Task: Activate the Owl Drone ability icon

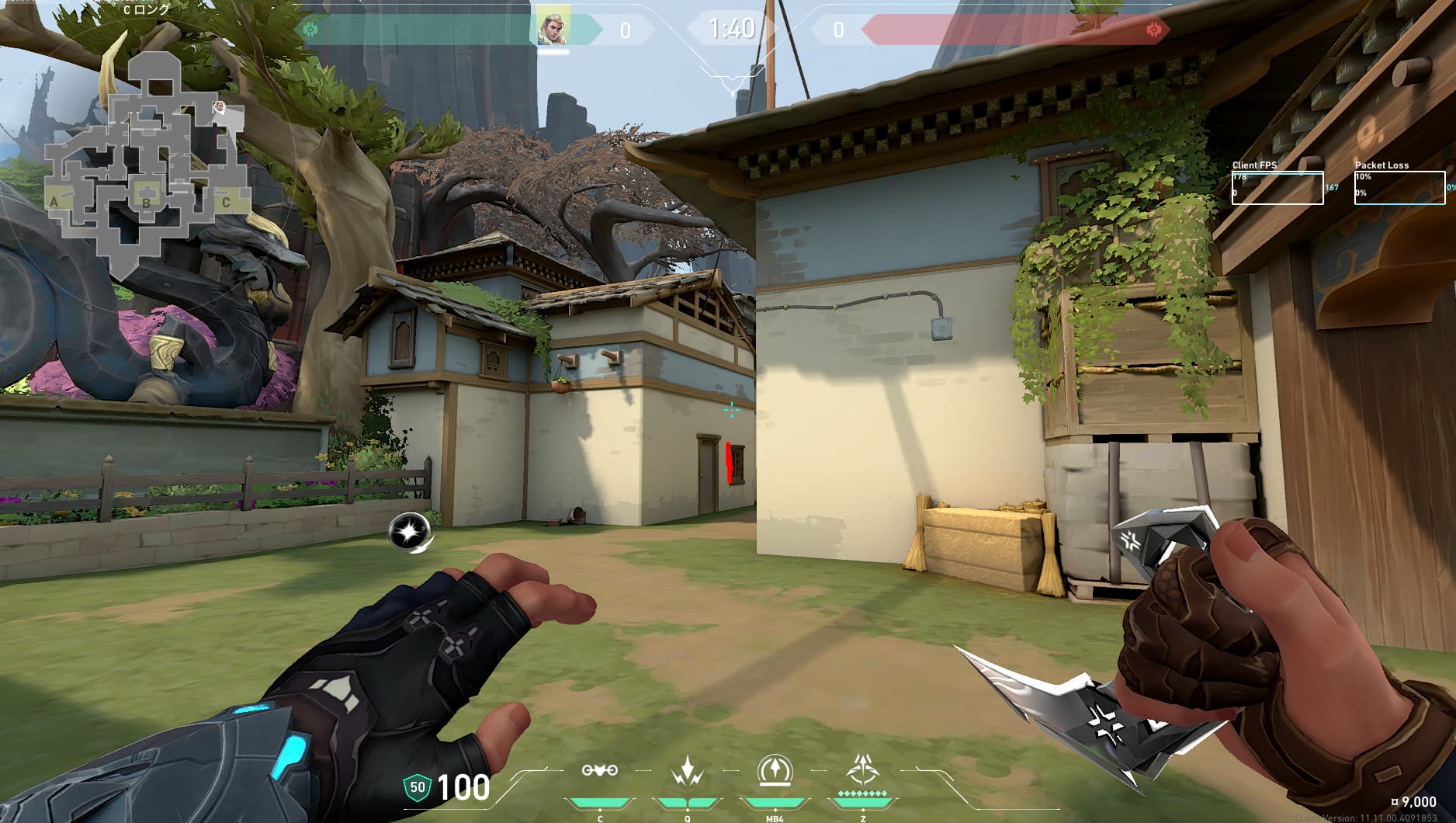Action: (600, 770)
